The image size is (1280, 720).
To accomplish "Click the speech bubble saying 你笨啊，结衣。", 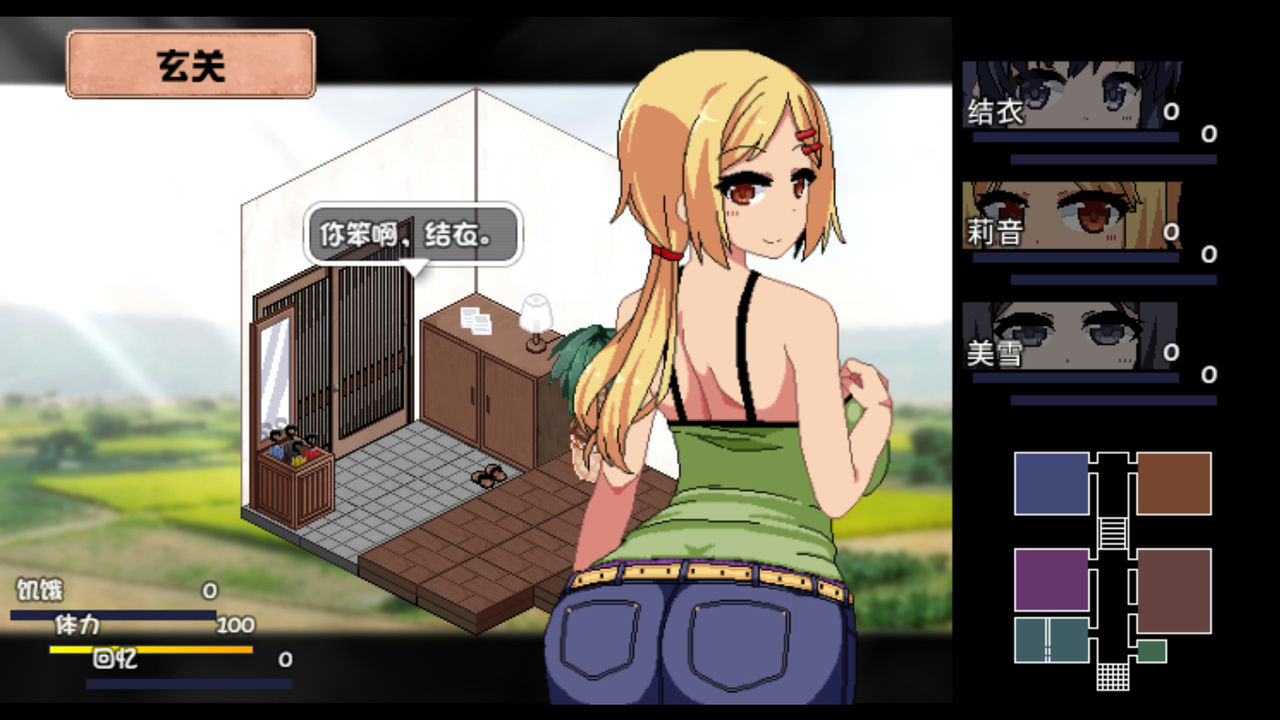I will 410,234.
